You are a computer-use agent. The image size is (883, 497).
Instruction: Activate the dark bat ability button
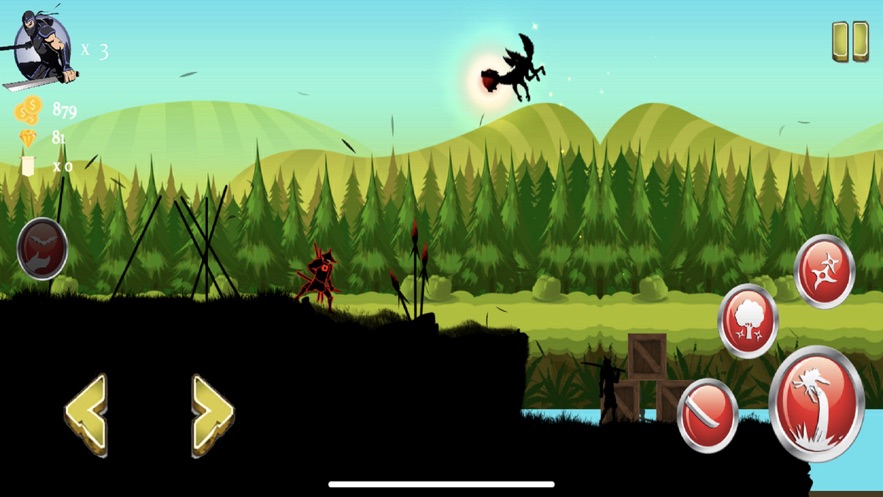[x=42, y=248]
